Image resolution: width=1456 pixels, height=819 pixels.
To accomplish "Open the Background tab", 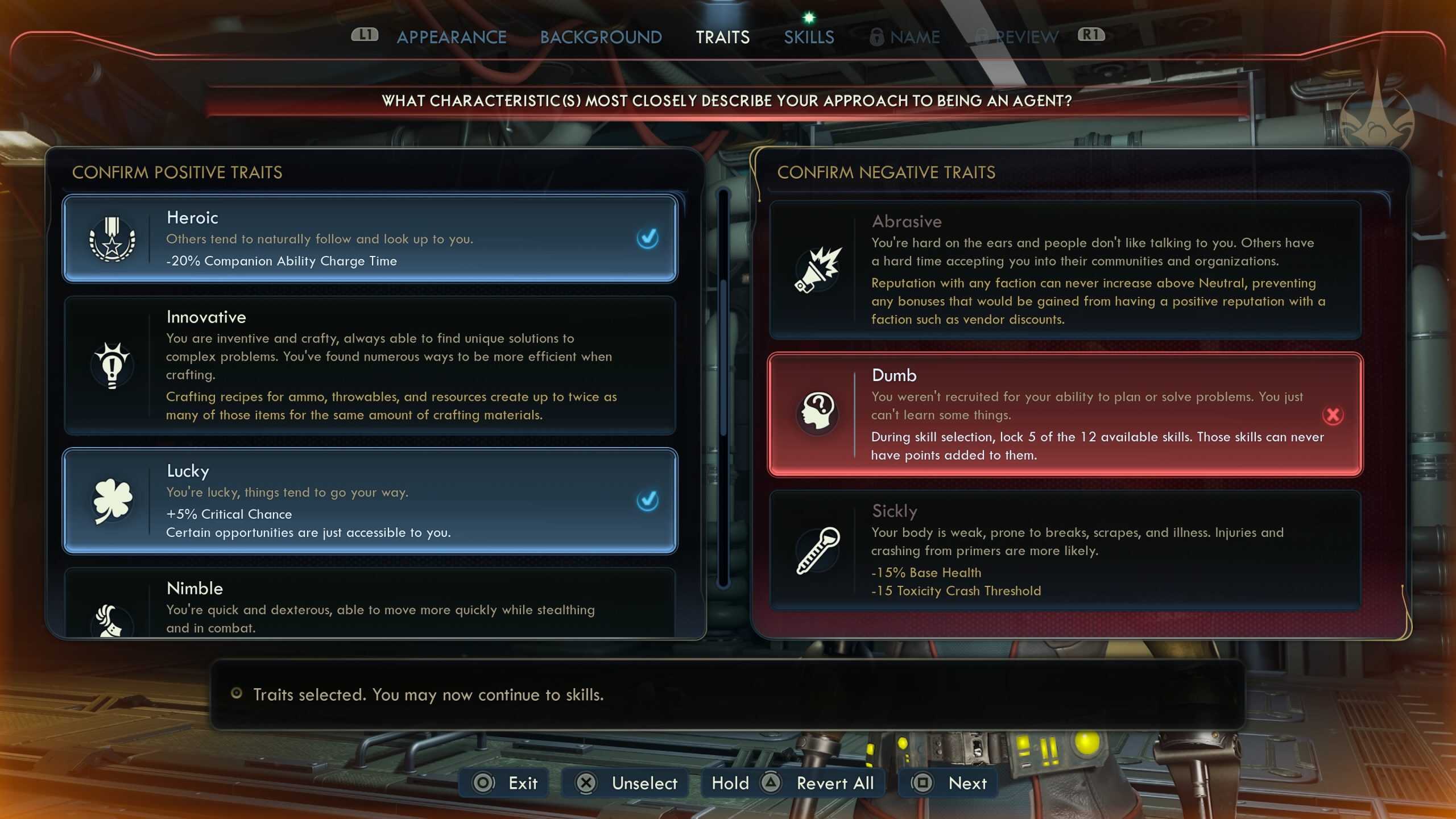I will pyautogui.click(x=601, y=38).
